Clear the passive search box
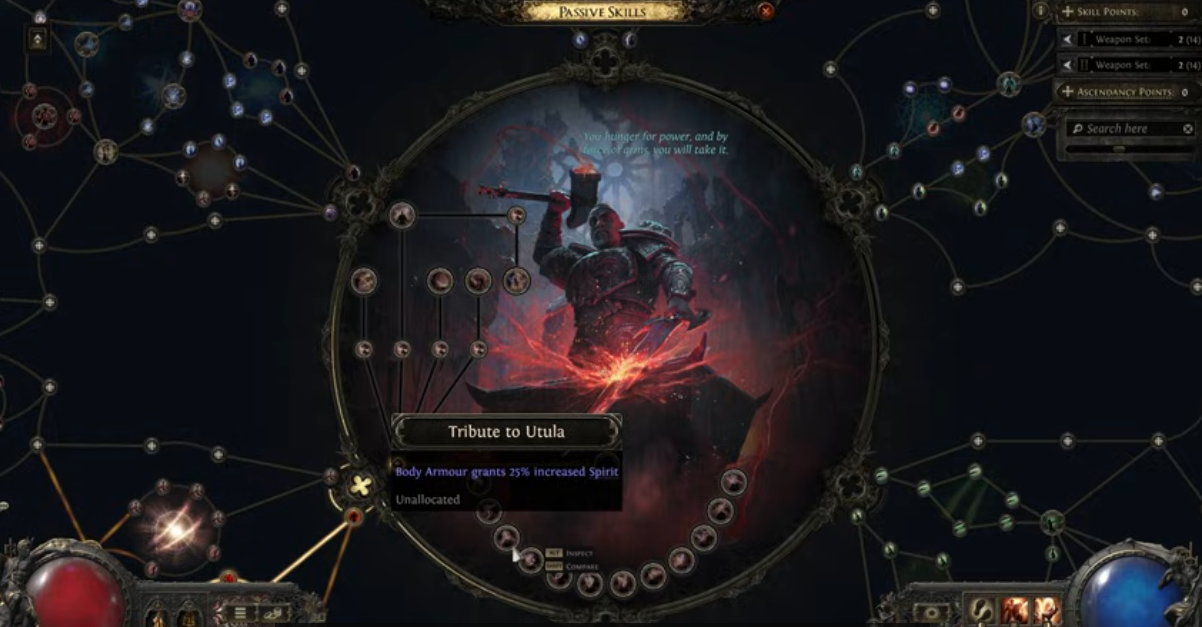Screen dimensions: 1202x627 (x=1188, y=129)
